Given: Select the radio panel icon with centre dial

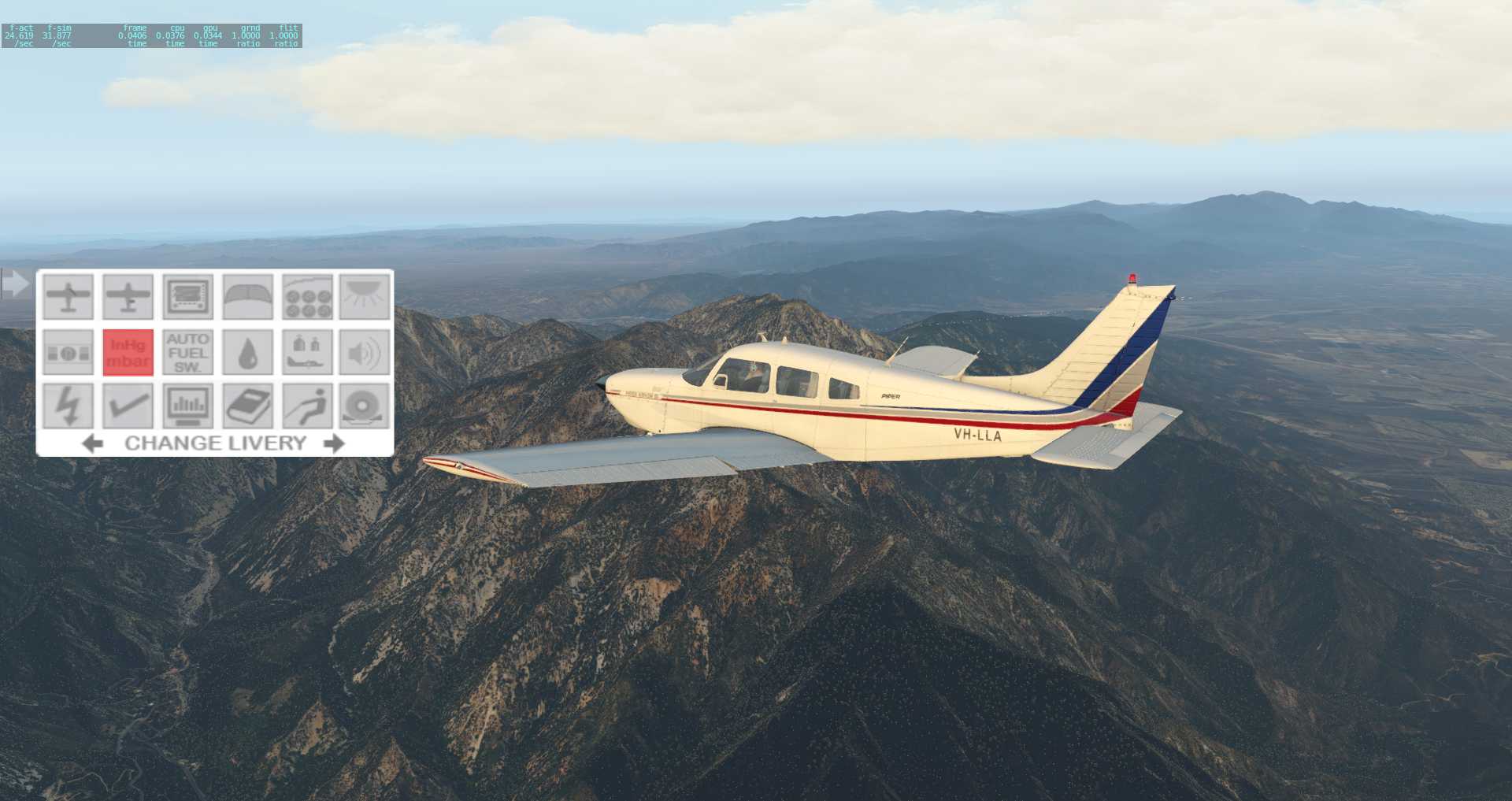Looking at the screenshot, I should 69,352.
